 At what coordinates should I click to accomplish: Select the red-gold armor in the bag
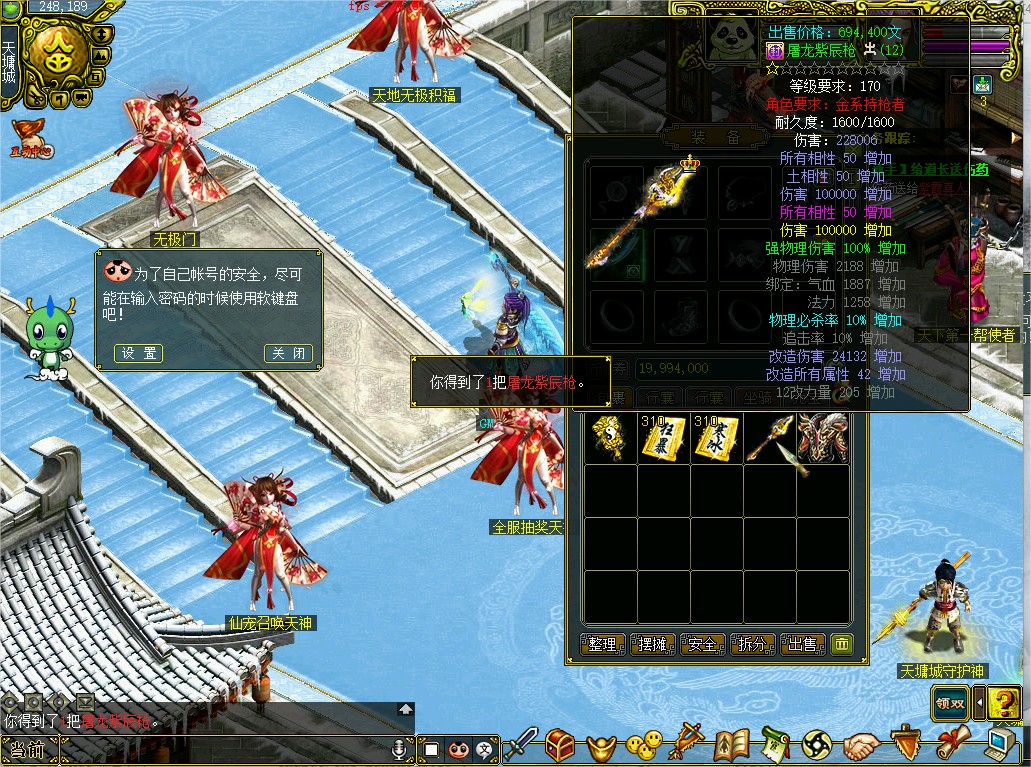click(x=823, y=438)
